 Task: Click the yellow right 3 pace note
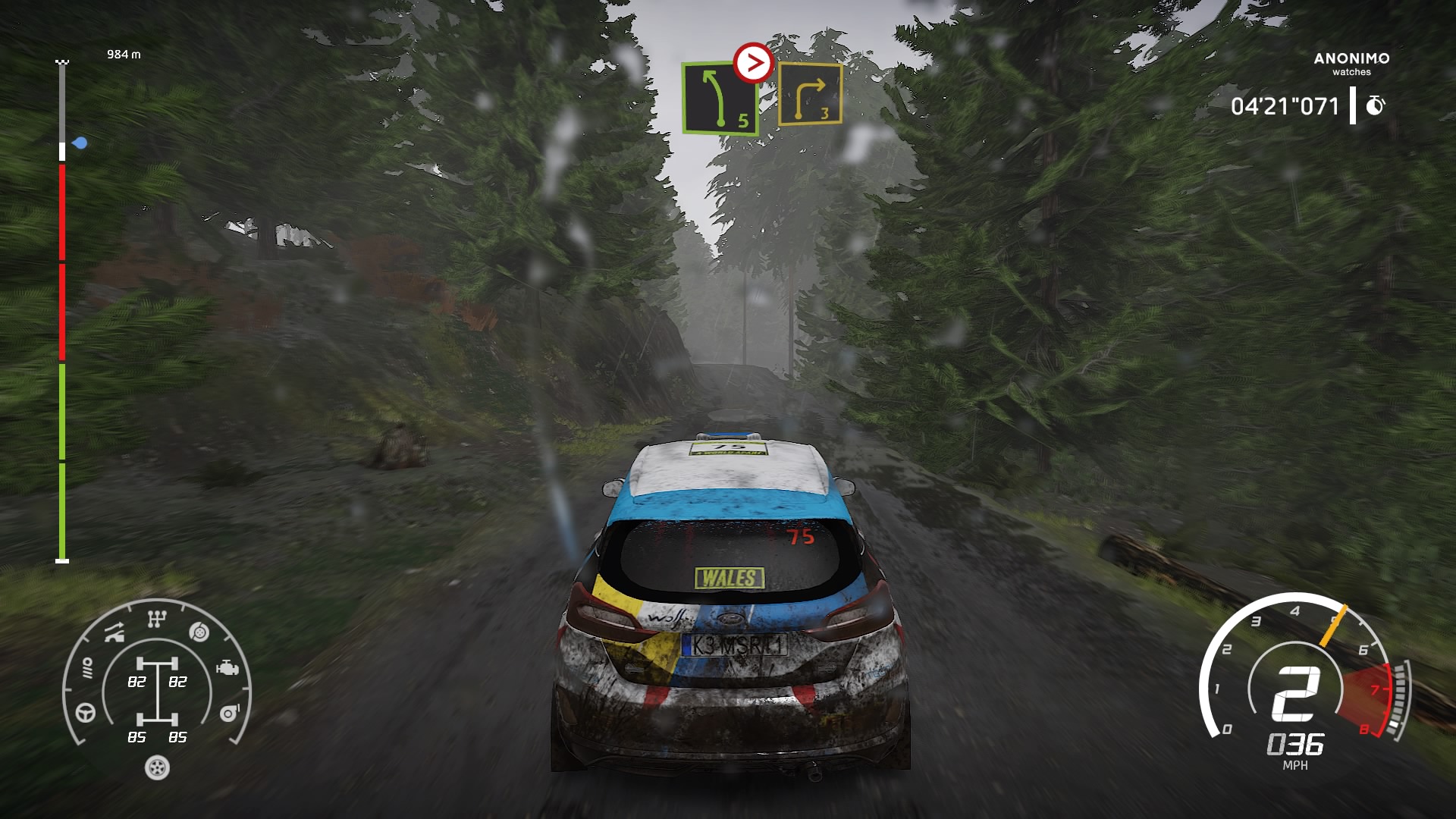click(x=810, y=95)
